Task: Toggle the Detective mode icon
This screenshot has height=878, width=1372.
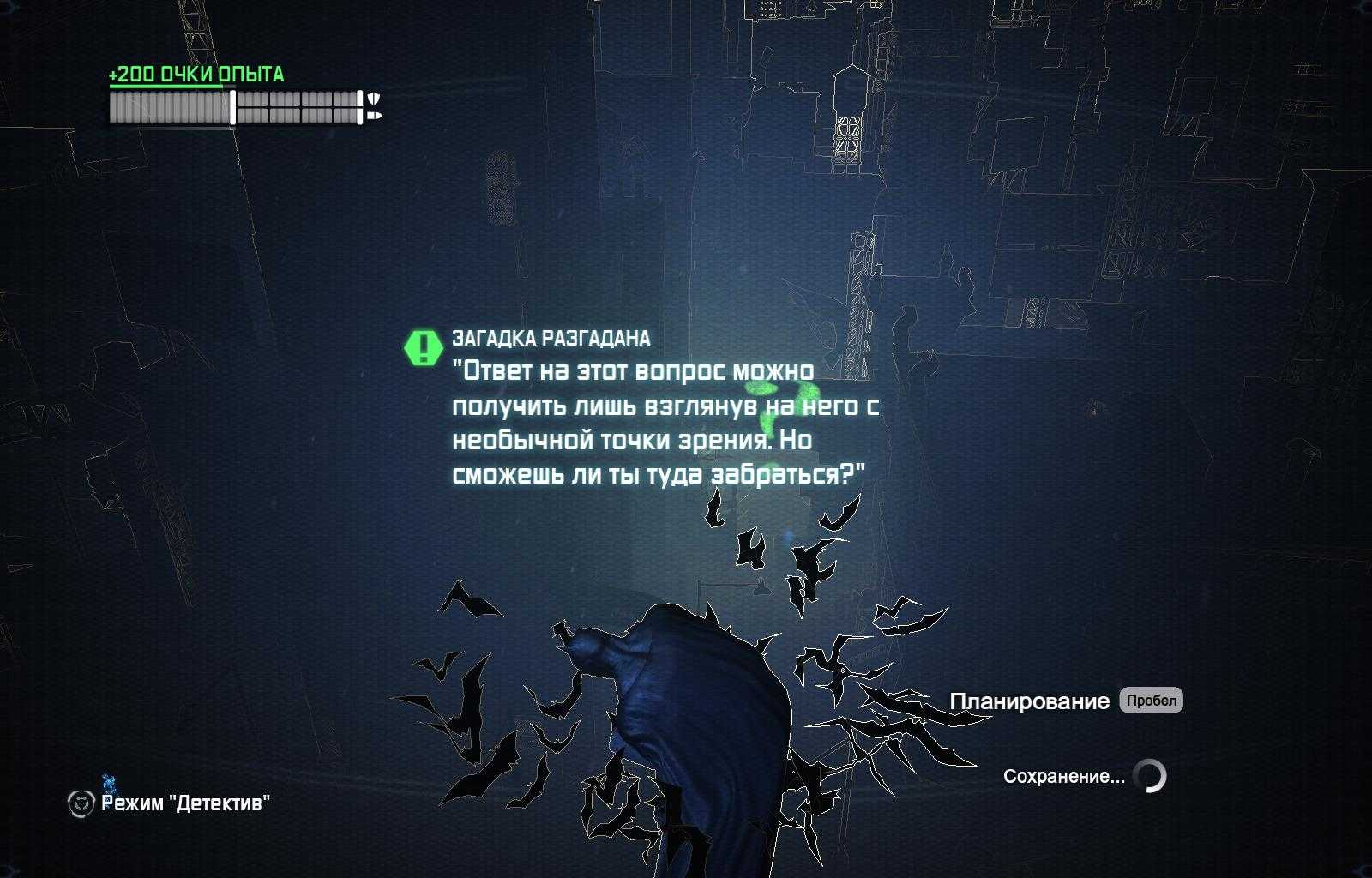Action: [81, 803]
